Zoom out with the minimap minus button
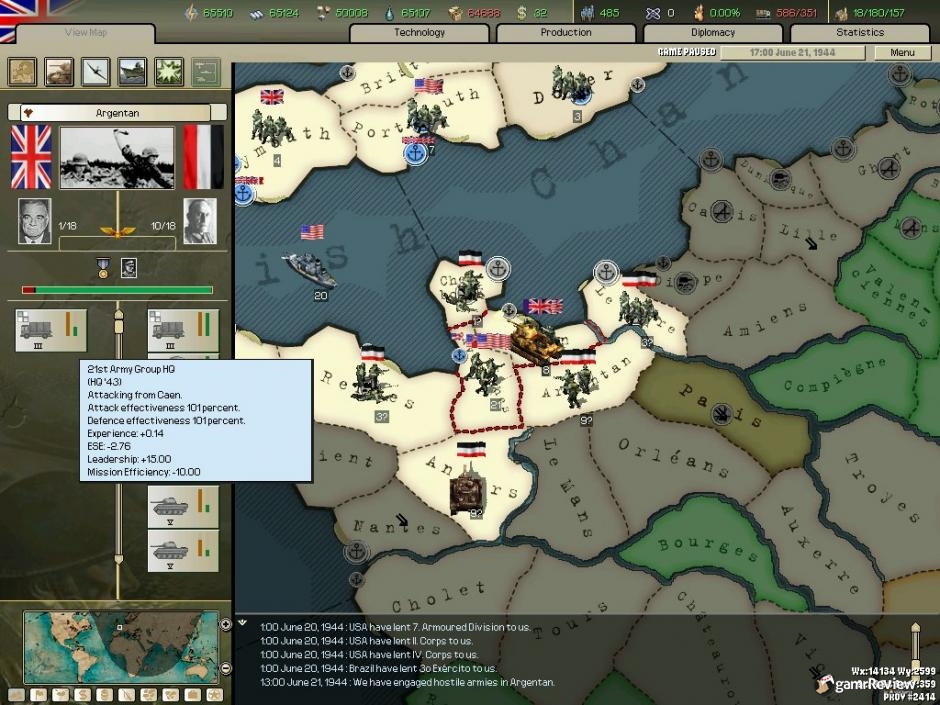The width and height of the screenshot is (940, 705). 225,668
